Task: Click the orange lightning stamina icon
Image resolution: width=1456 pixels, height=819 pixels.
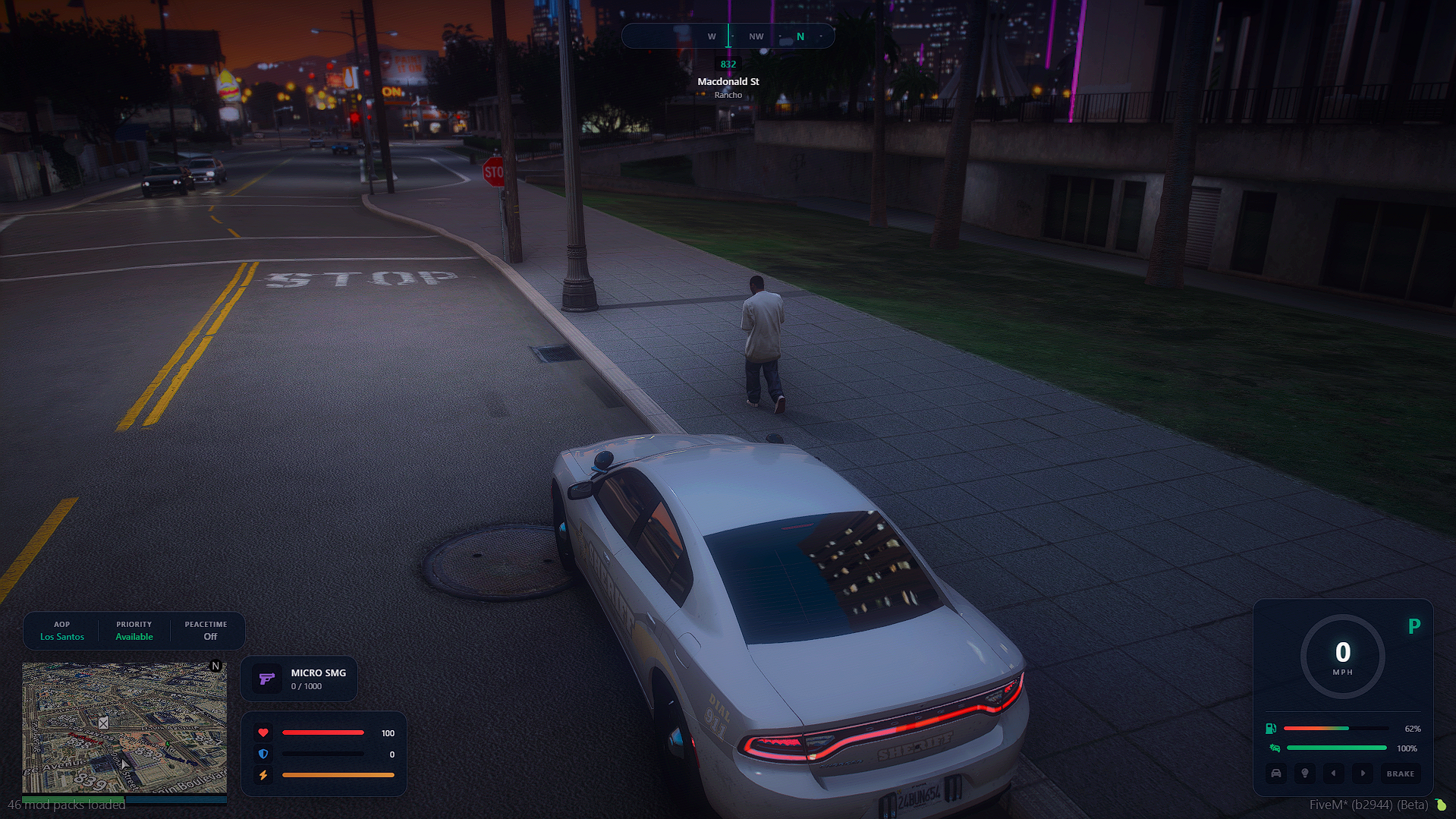Action: click(x=263, y=775)
